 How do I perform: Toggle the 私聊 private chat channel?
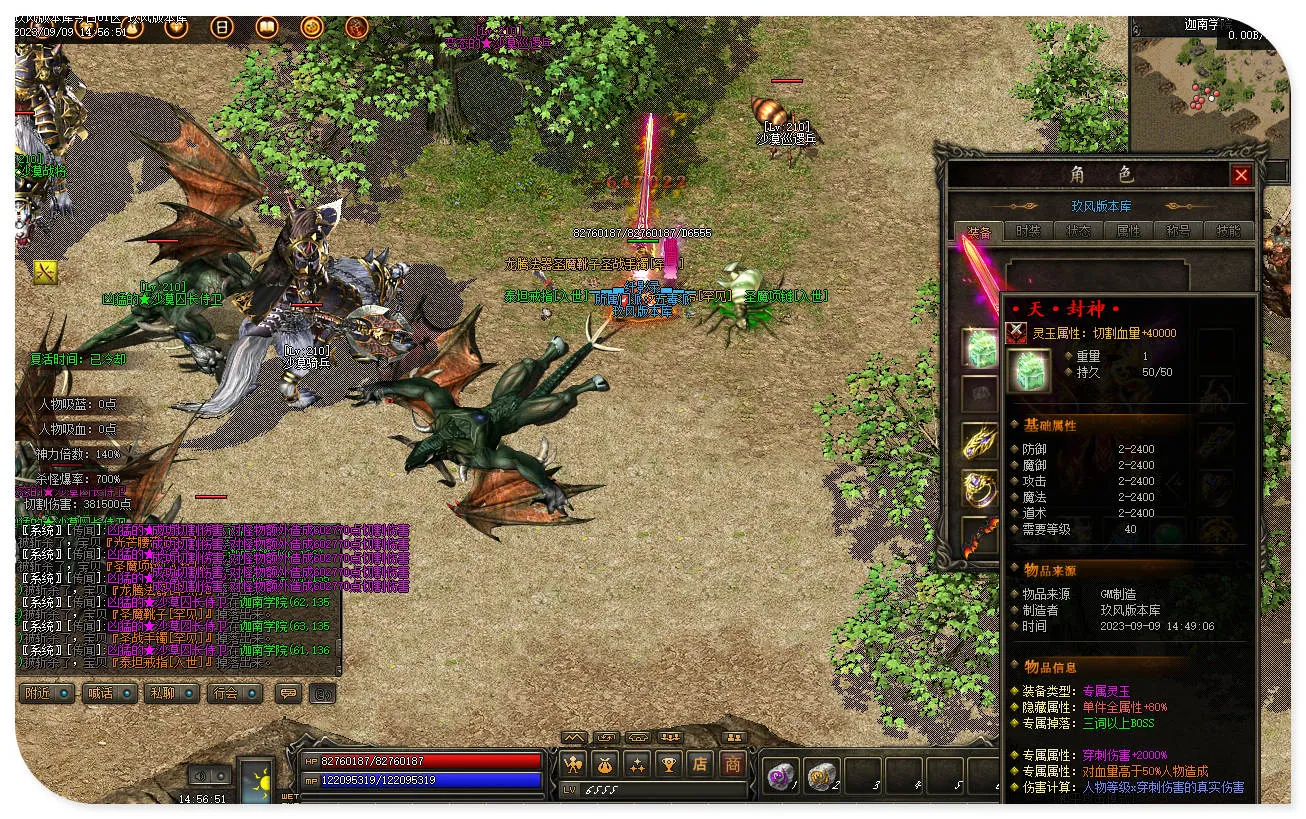pos(170,693)
